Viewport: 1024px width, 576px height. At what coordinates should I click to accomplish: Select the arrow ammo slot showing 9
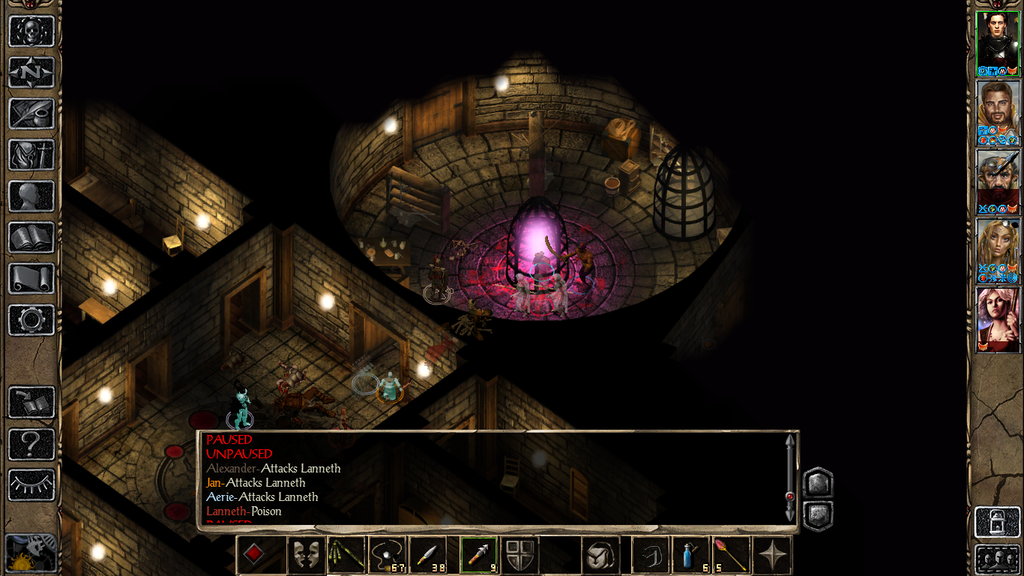coord(478,555)
